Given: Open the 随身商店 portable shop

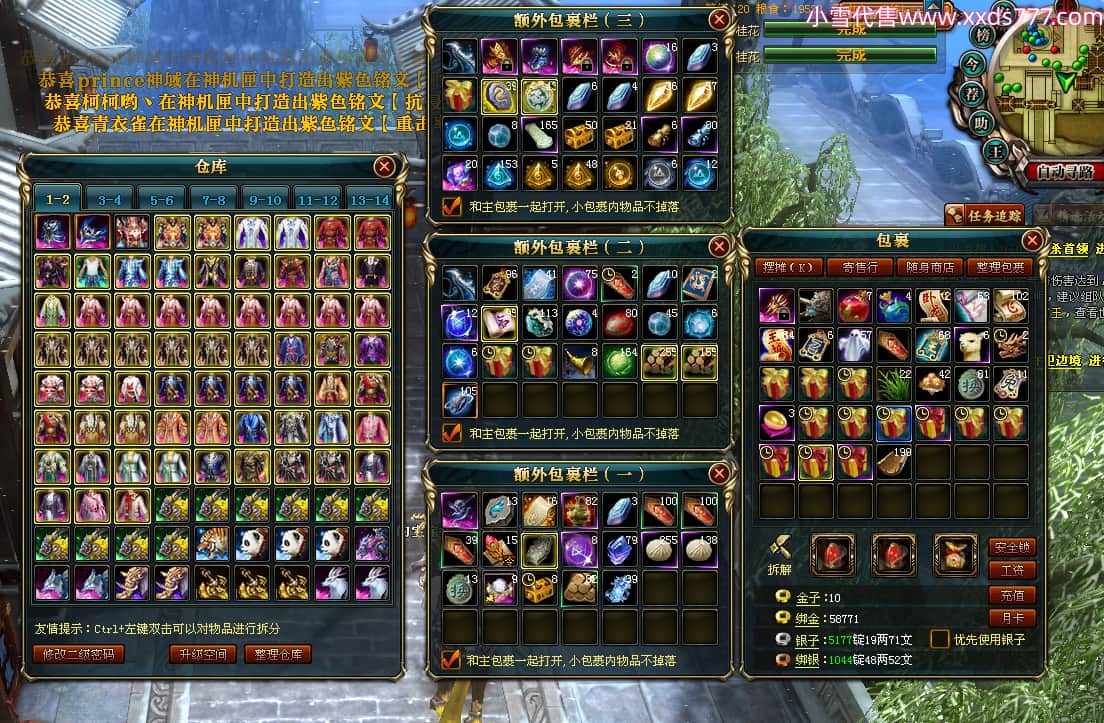Looking at the screenshot, I should (x=930, y=267).
